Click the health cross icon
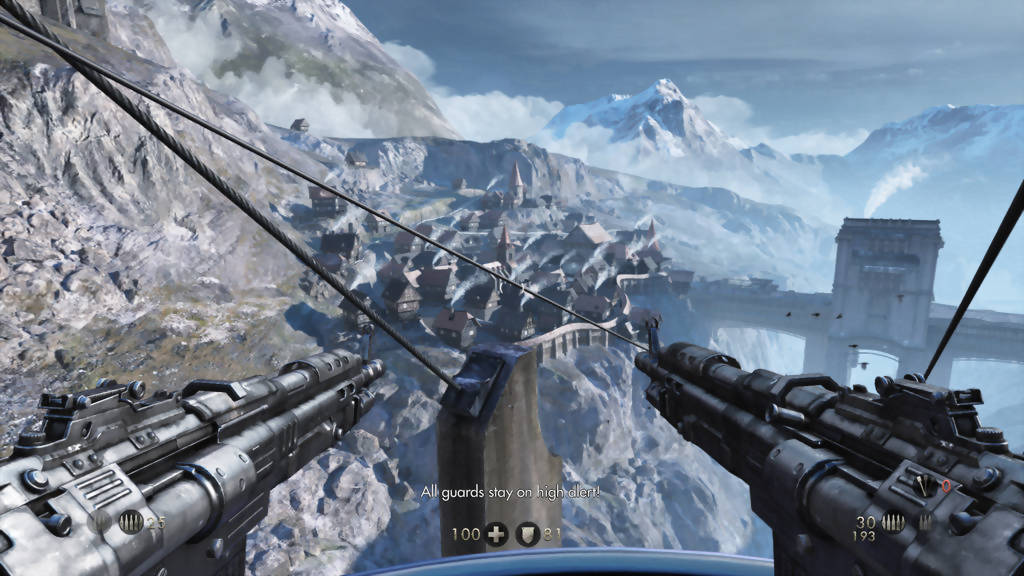This screenshot has width=1024, height=576. 495,535
